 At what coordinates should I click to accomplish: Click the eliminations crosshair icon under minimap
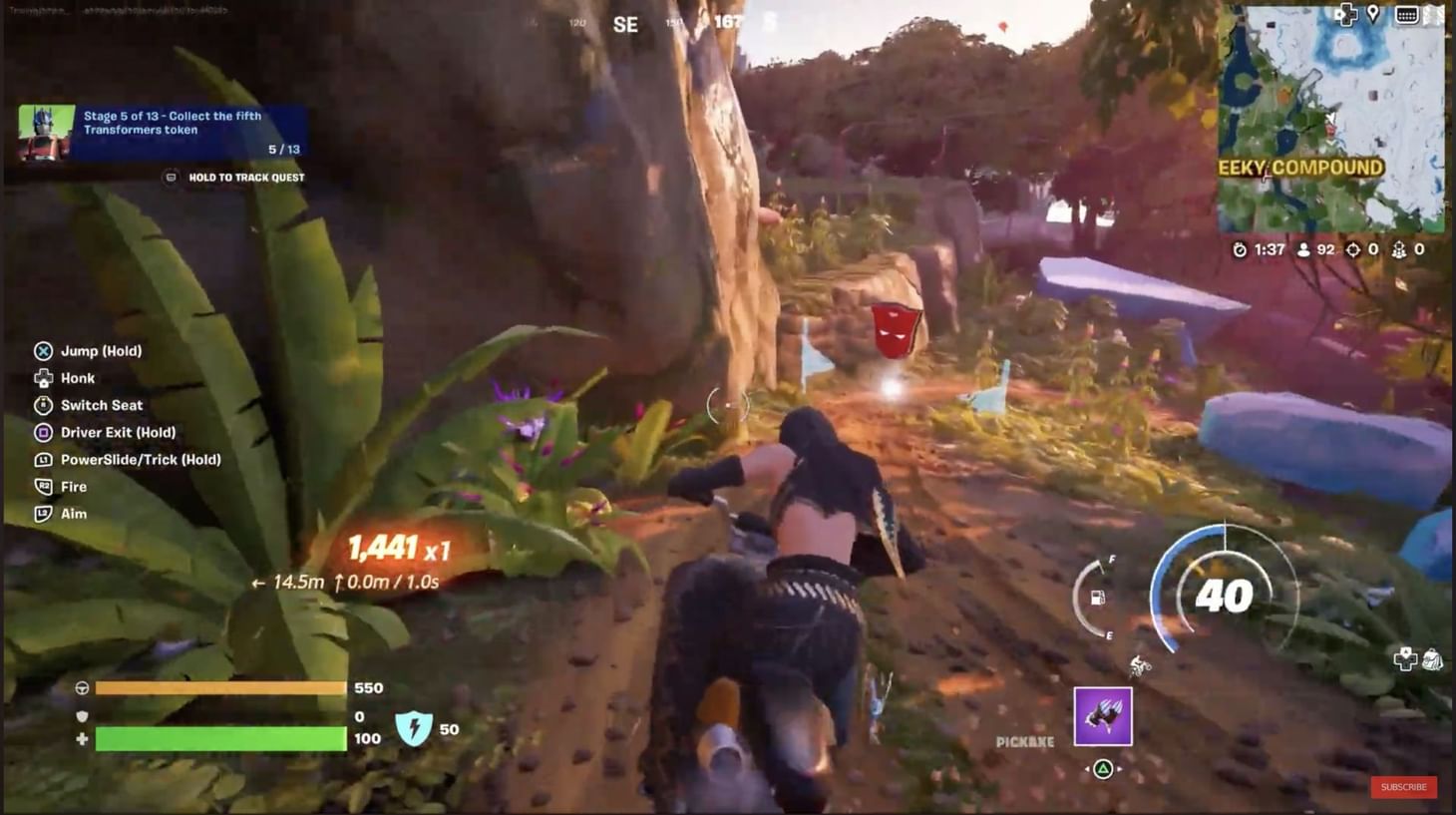pos(1352,249)
